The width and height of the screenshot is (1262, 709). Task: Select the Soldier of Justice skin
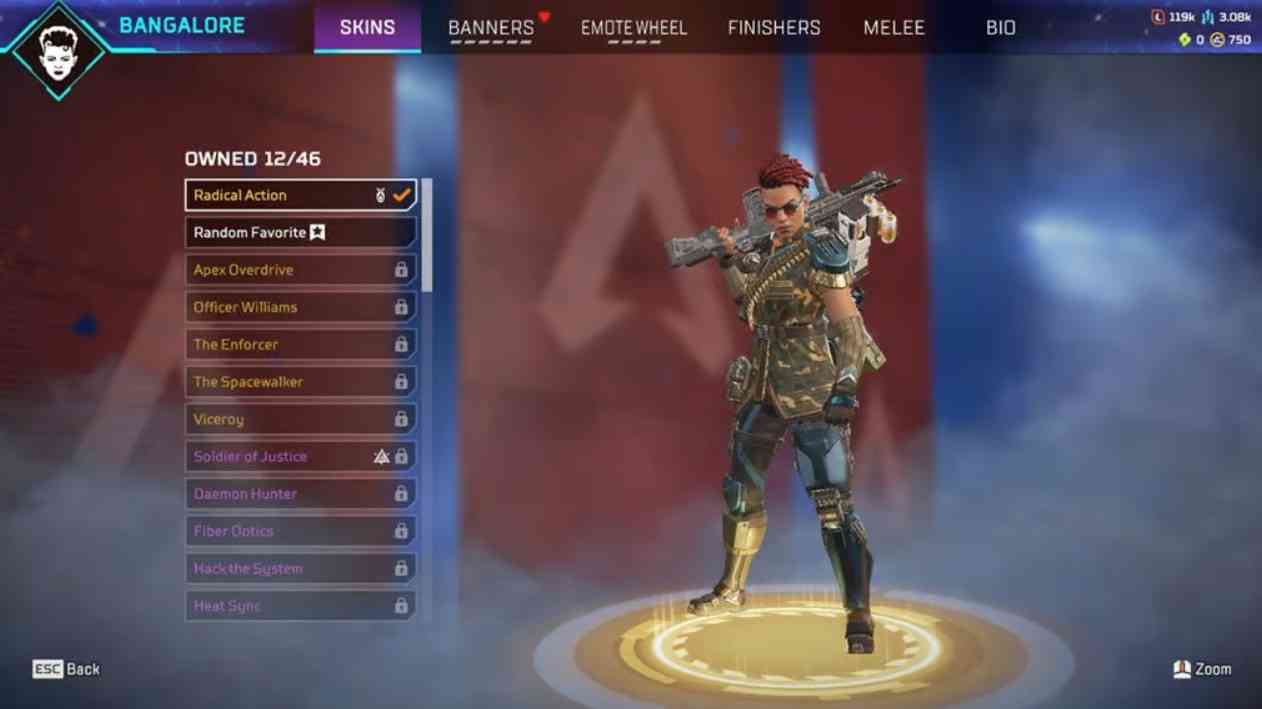[300, 456]
